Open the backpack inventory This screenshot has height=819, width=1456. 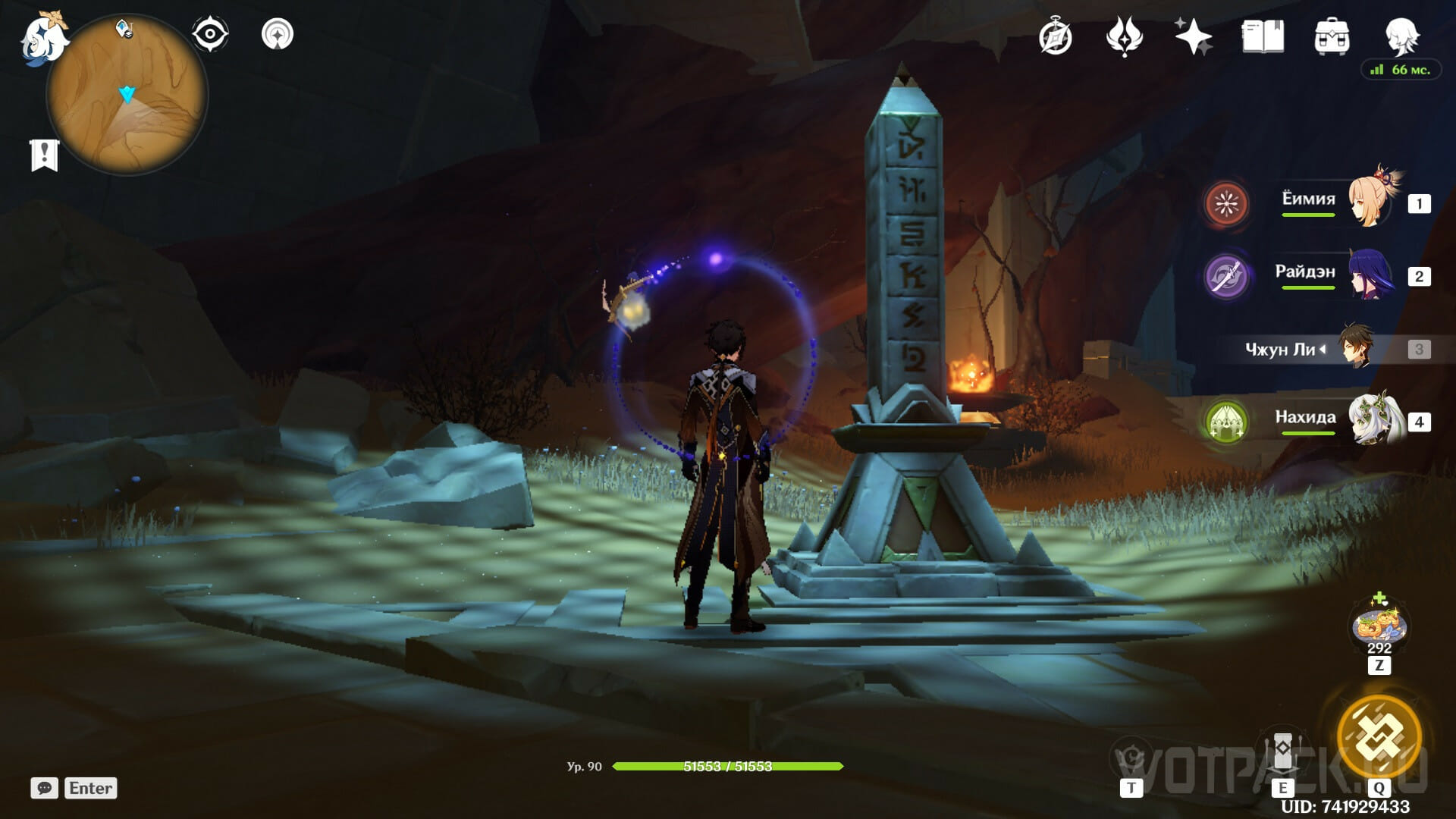pos(1332,36)
